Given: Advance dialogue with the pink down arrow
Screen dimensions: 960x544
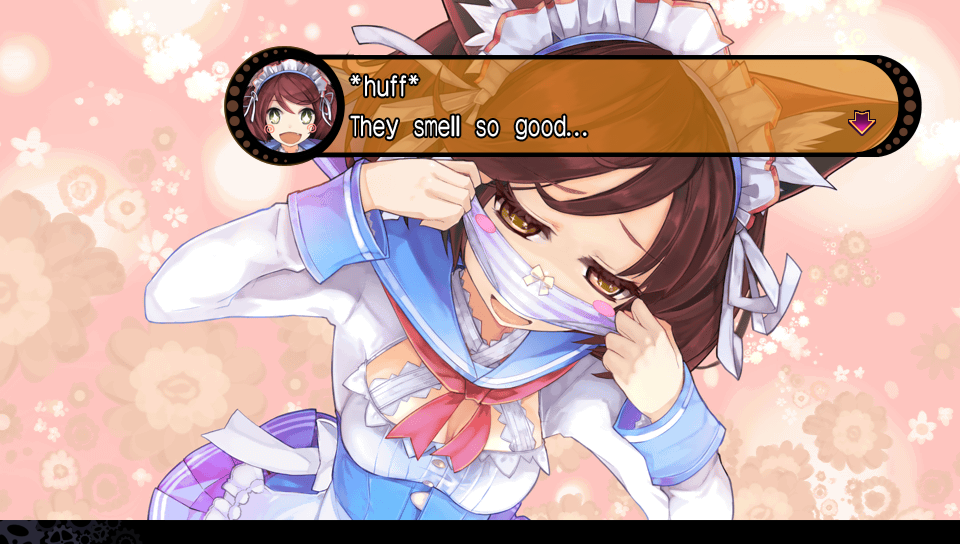Looking at the screenshot, I should click(861, 123).
